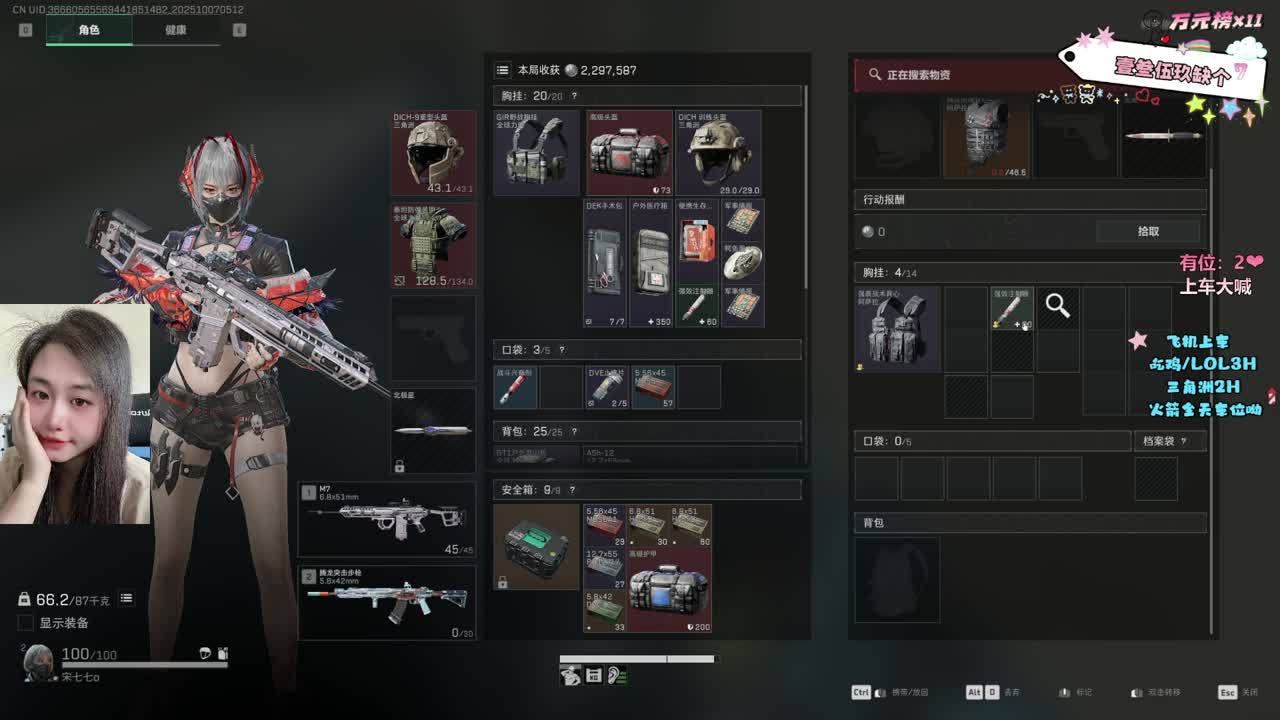Pick the 强效注射器 injector from the loot container
The height and width of the screenshot is (720, 1280).
[1011, 309]
